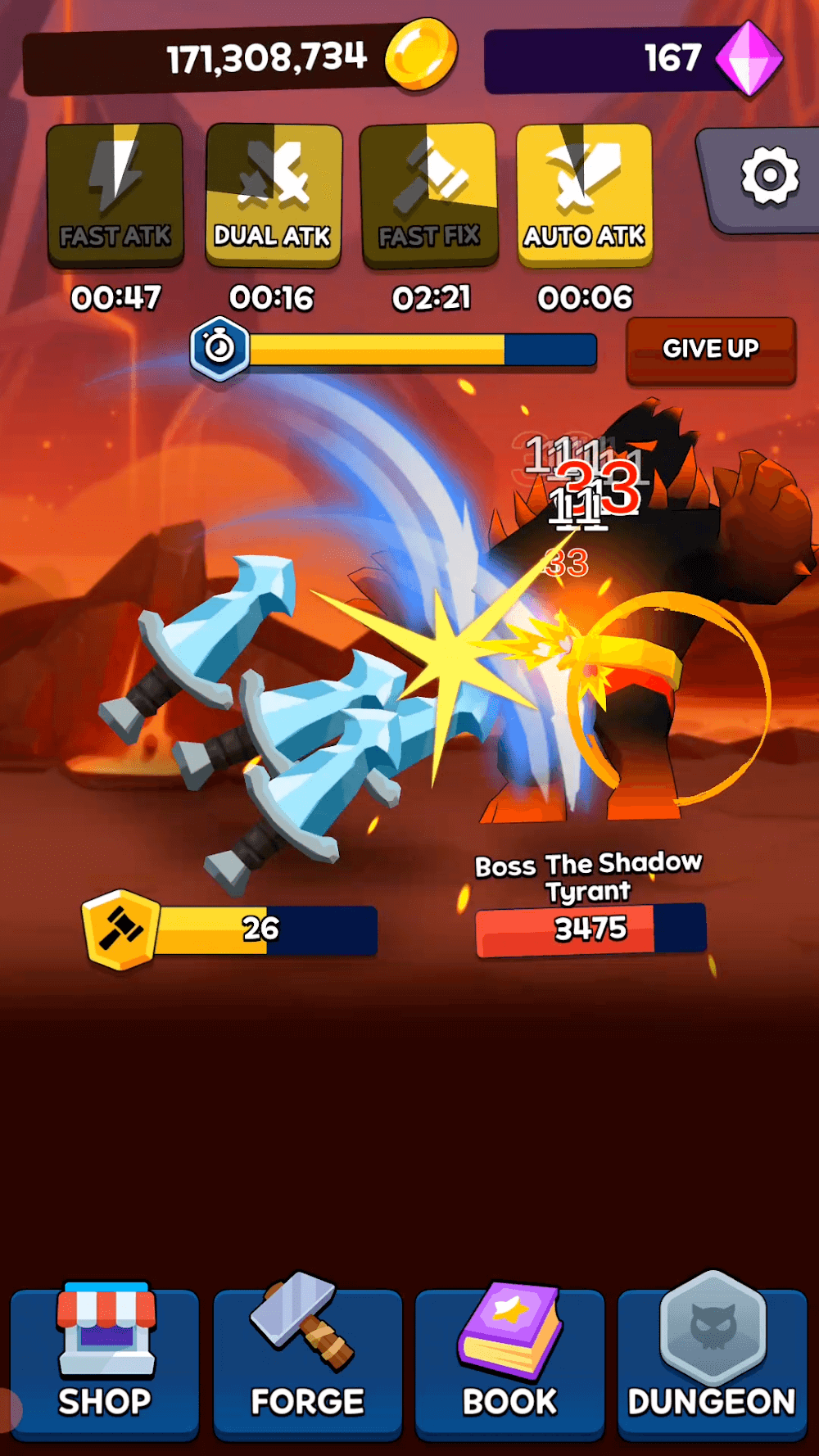Image resolution: width=819 pixels, height=1456 pixels.
Task: Use the FAST FIX boost
Action: pos(429,195)
